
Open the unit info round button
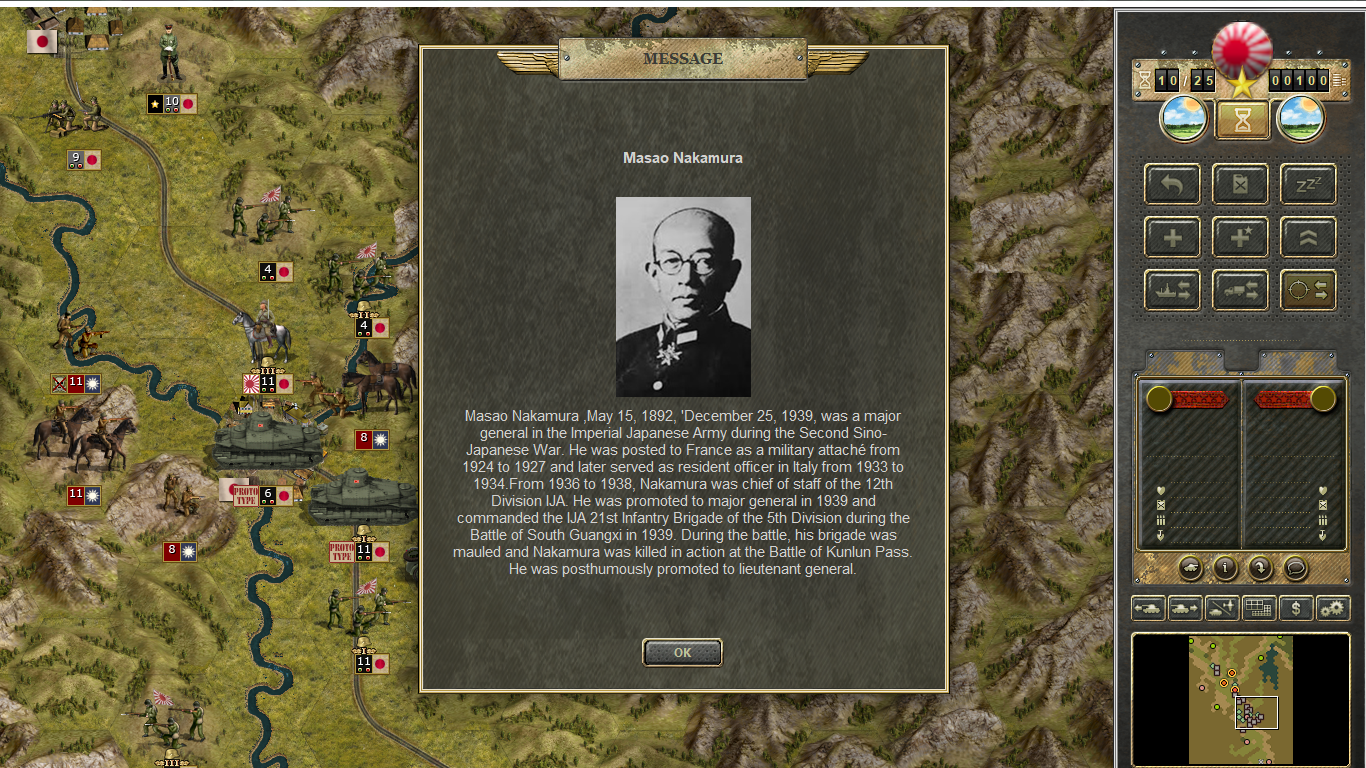click(1225, 568)
